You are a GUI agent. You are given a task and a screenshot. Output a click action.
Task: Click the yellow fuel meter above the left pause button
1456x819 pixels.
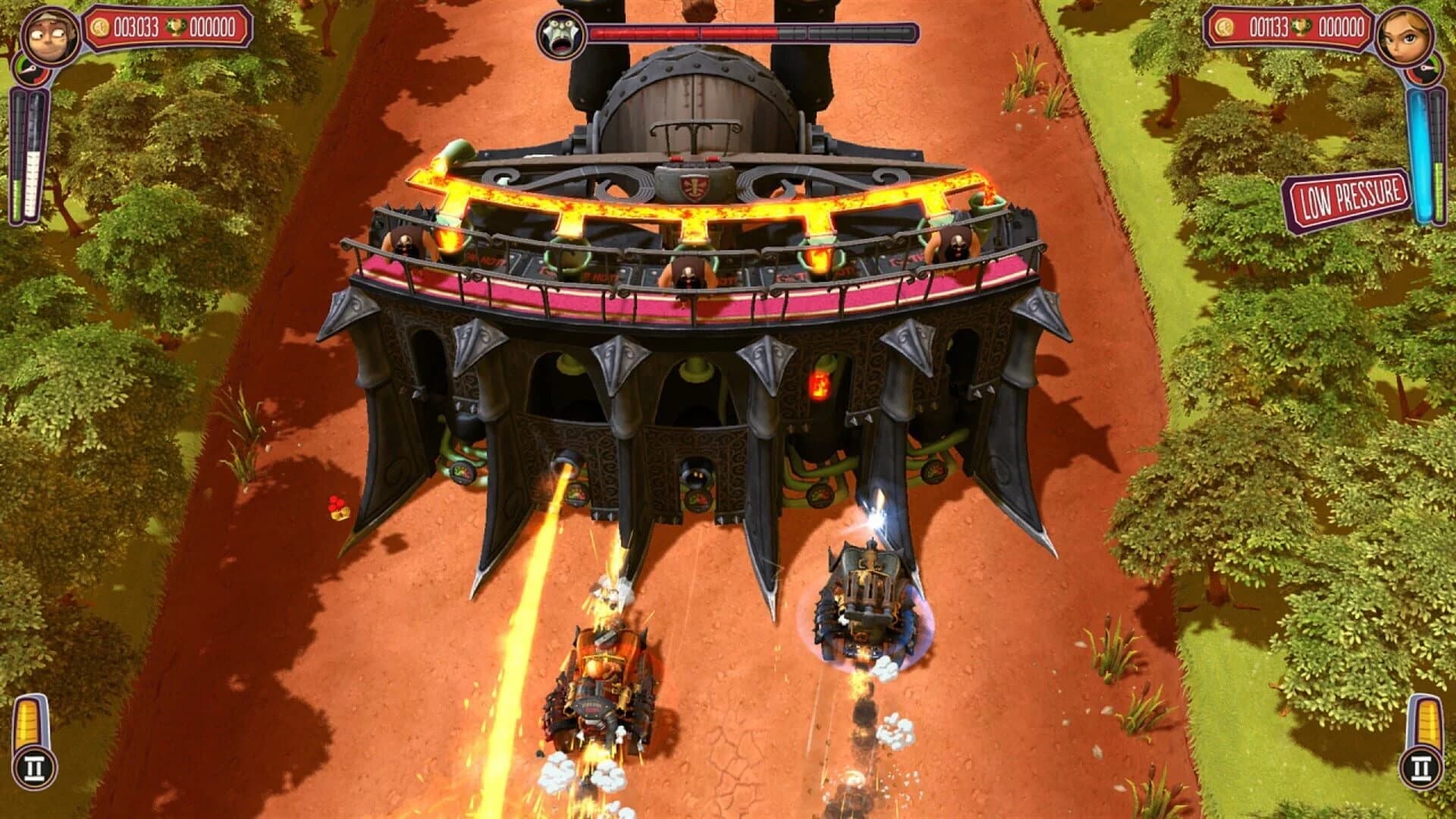(x=29, y=720)
